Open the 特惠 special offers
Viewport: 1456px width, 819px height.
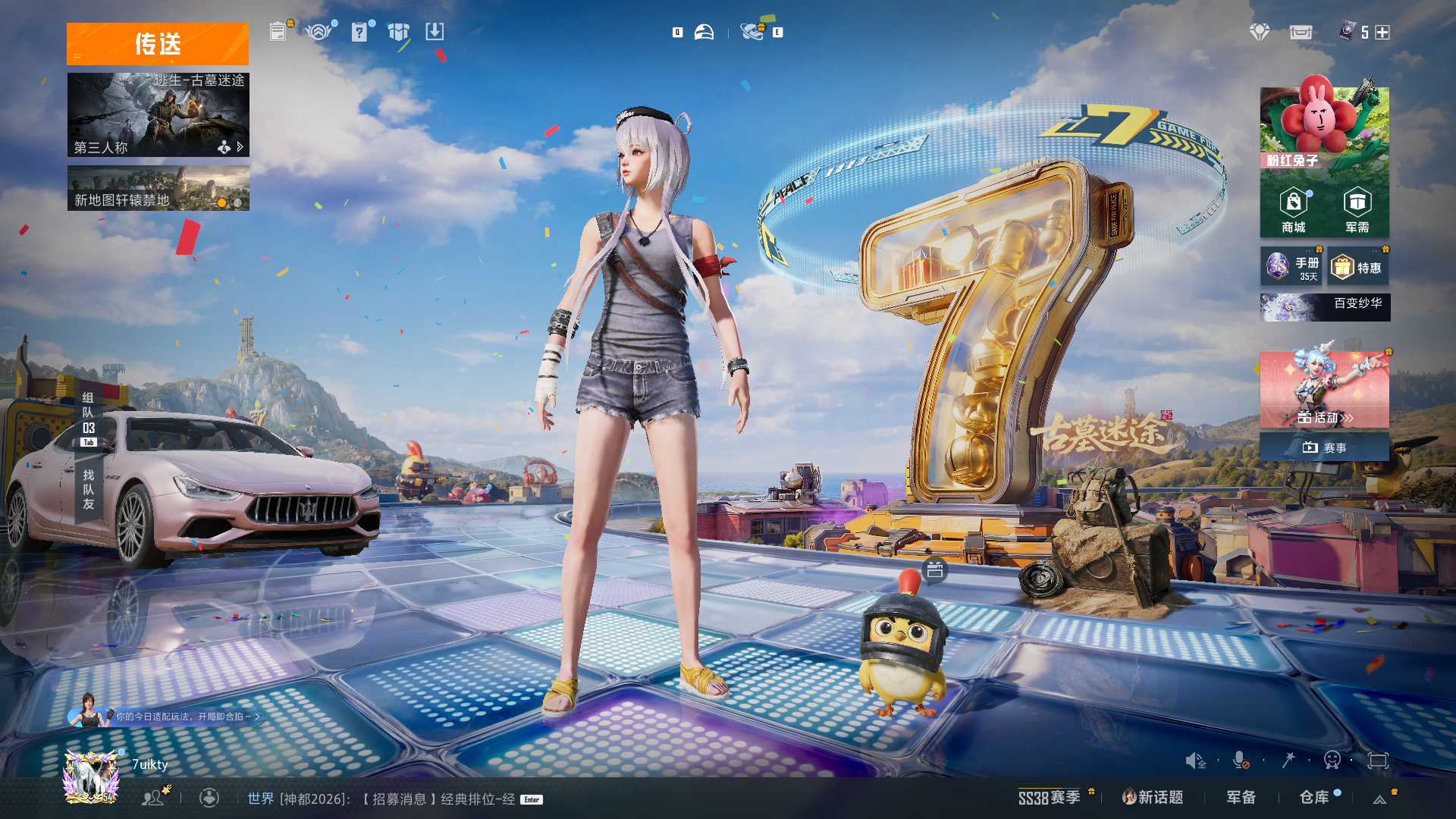pos(1358,267)
